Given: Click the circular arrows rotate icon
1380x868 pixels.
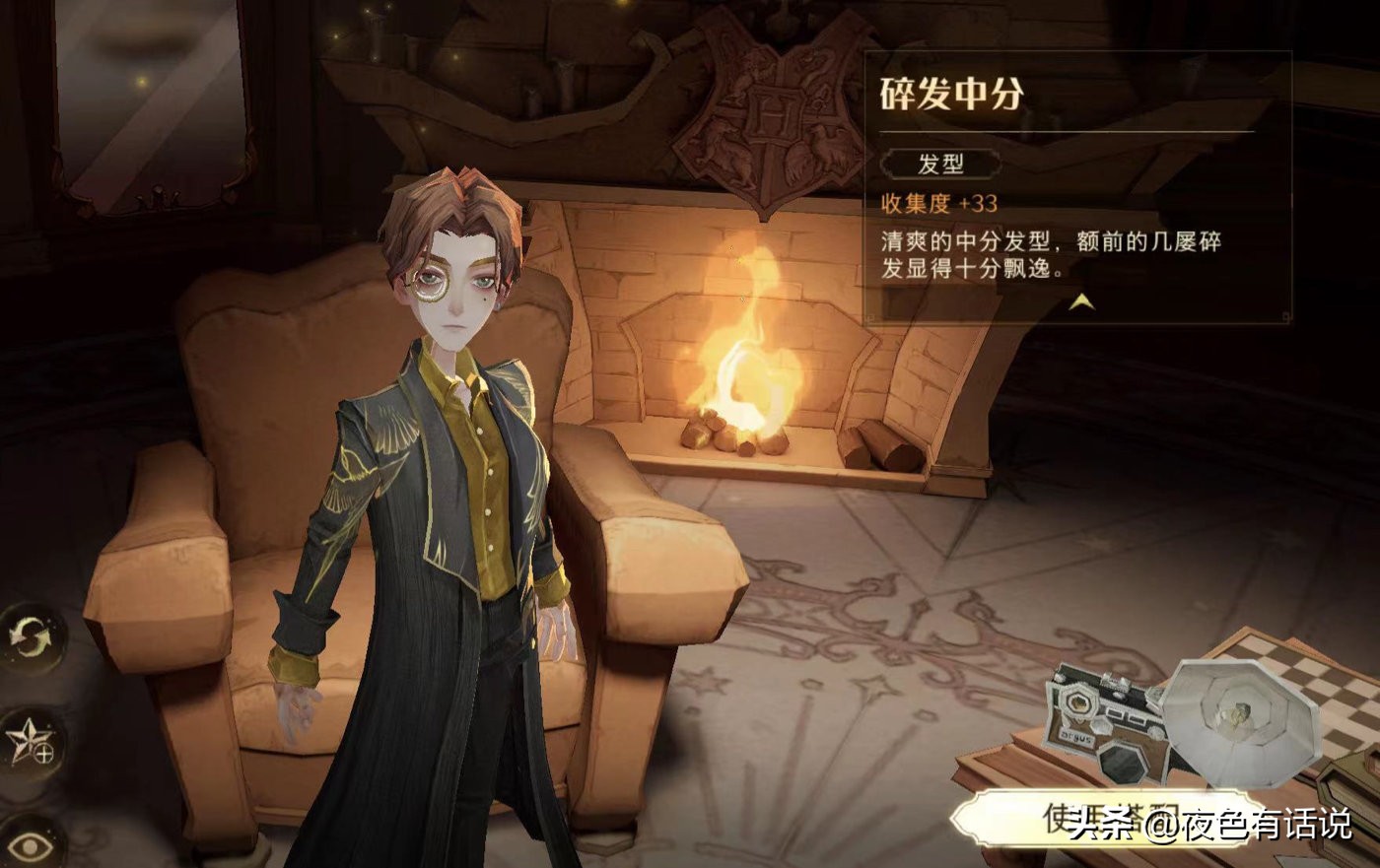Looking at the screenshot, I should point(32,638).
